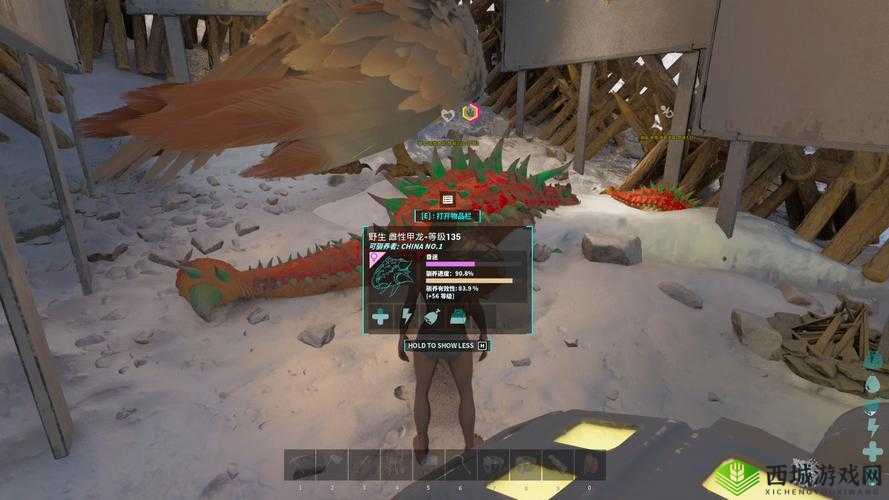Click the water droplet status icon
The height and width of the screenshot is (500, 889).
pyautogui.click(x=873, y=385)
